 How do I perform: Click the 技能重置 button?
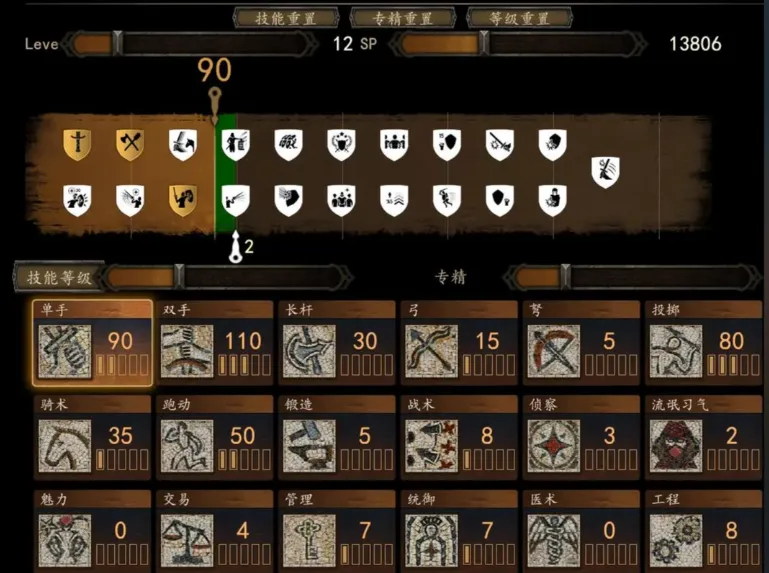click(x=285, y=18)
